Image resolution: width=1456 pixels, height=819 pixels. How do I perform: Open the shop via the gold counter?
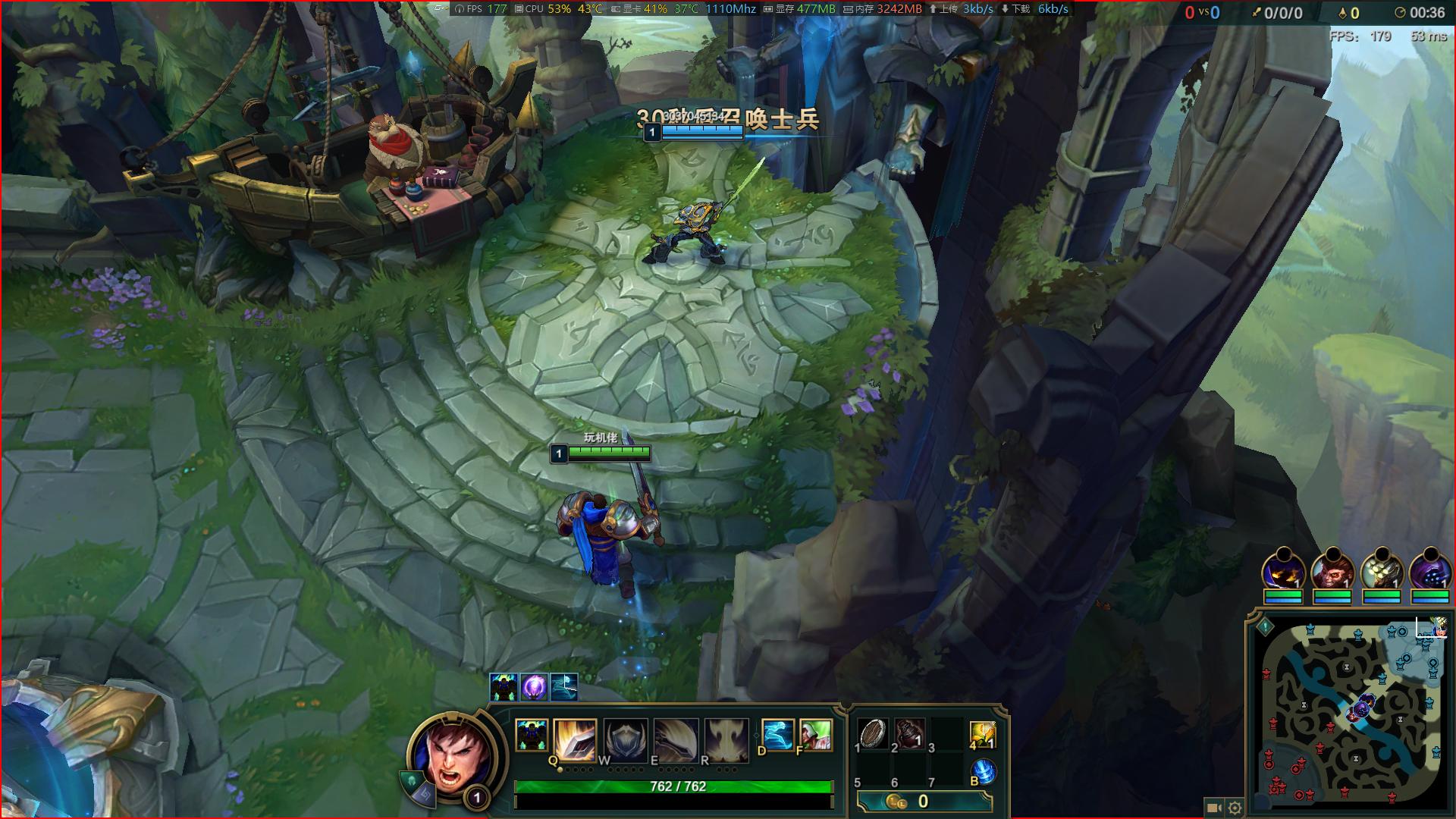[924, 802]
